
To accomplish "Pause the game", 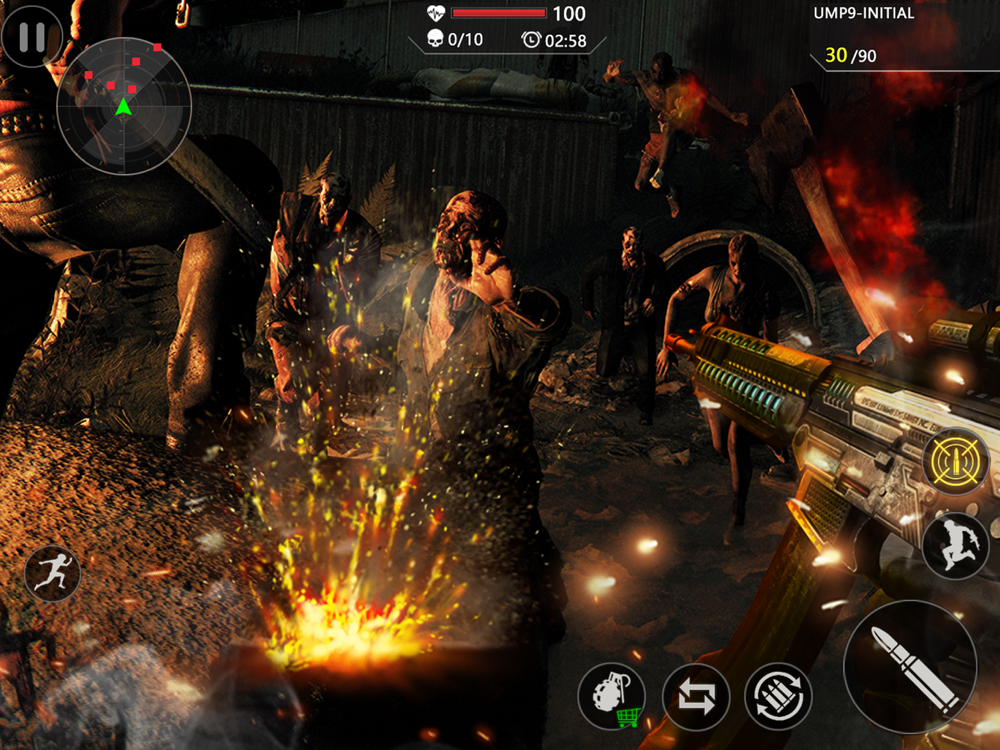I will click(32, 37).
